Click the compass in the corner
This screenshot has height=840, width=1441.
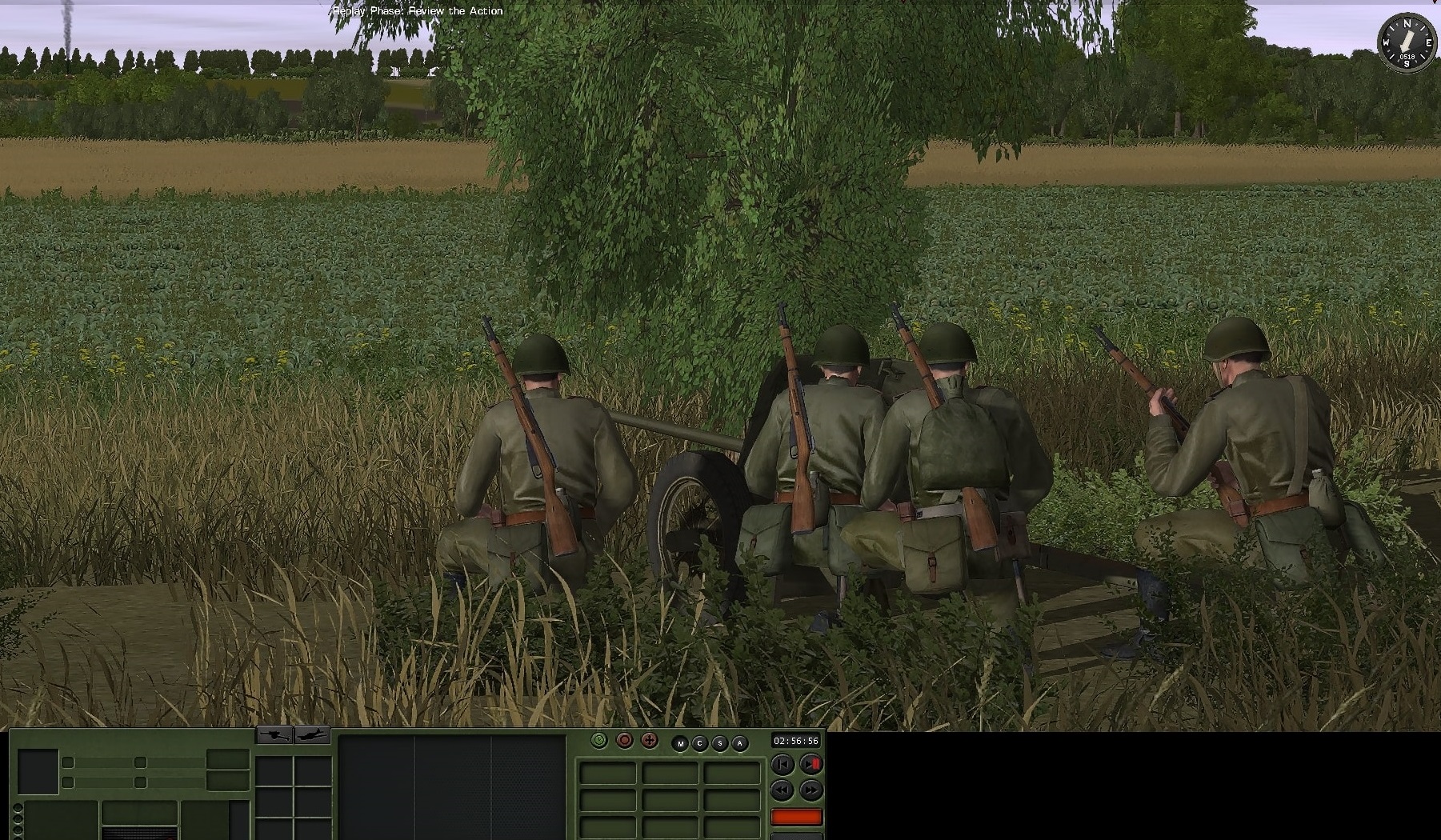pos(1407,42)
